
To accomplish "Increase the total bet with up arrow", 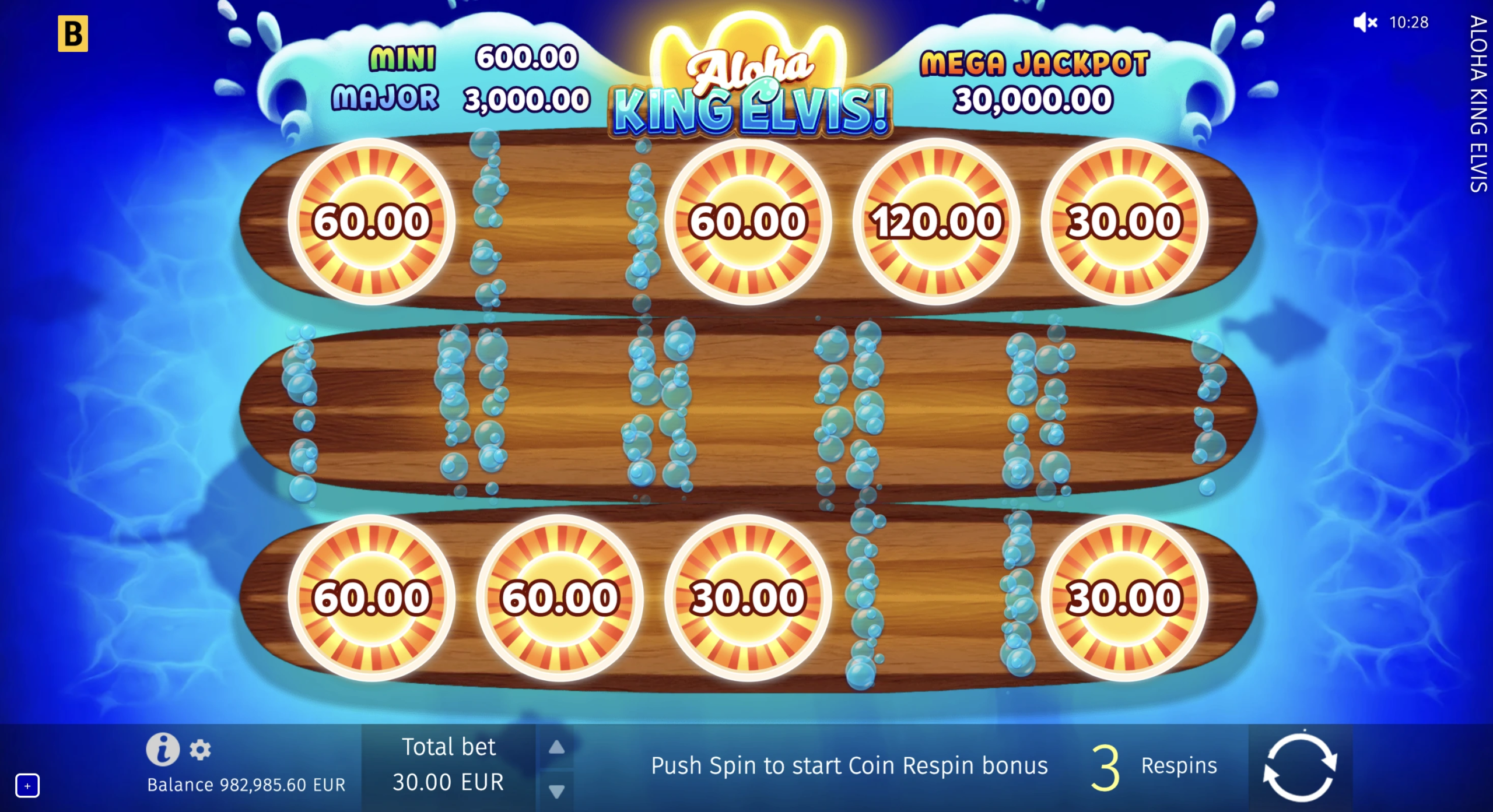I will (x=556, y=747).
